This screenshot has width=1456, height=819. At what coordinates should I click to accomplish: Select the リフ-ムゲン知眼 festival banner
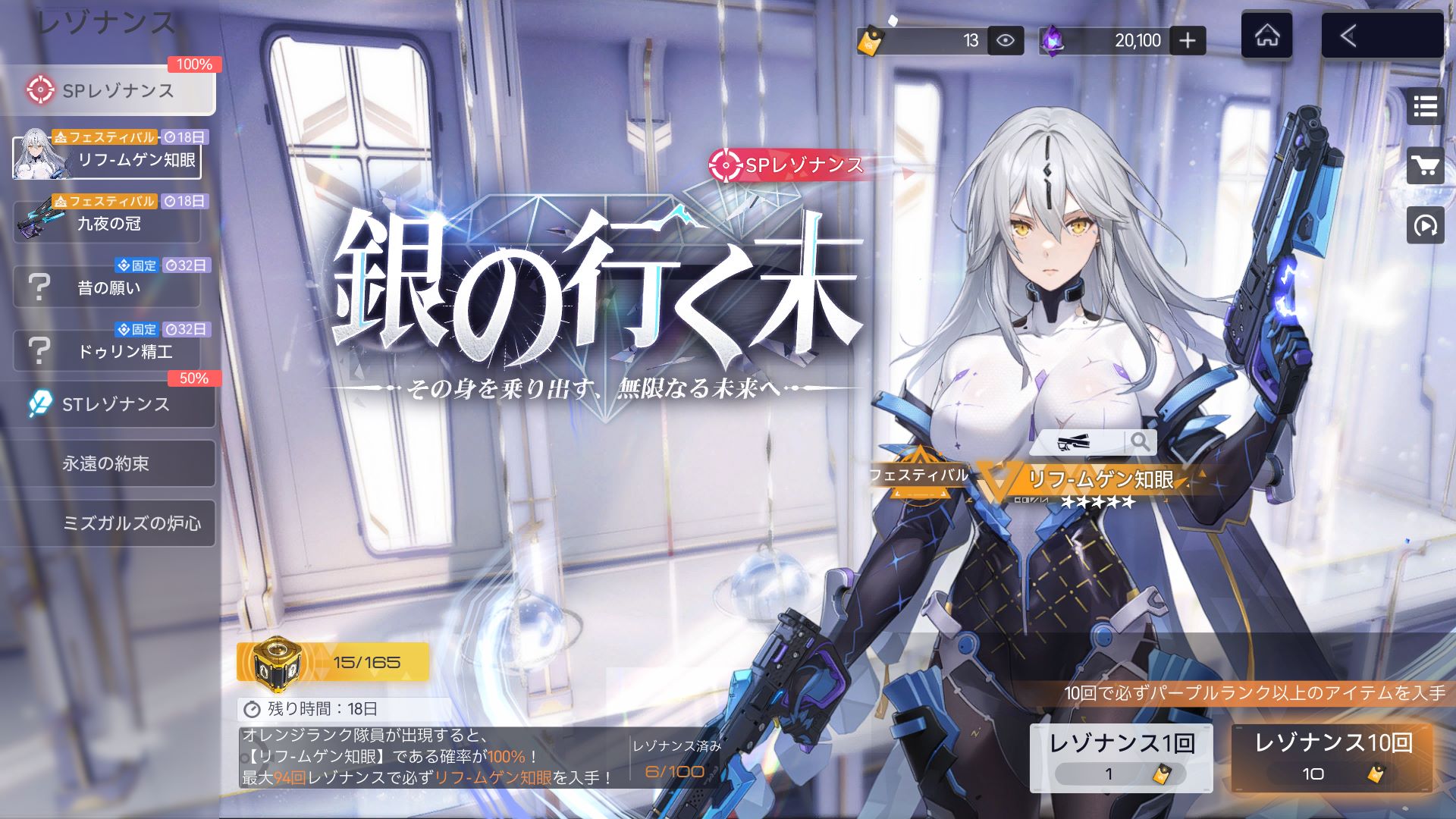pyautogui.click(x=108, y=155)
